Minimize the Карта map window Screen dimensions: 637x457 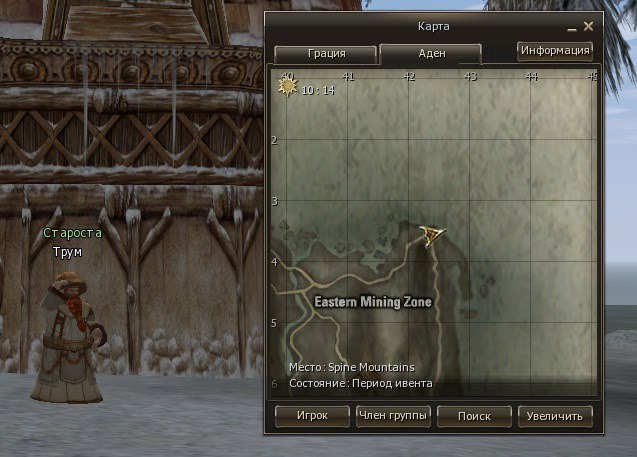tap(571, 24)
